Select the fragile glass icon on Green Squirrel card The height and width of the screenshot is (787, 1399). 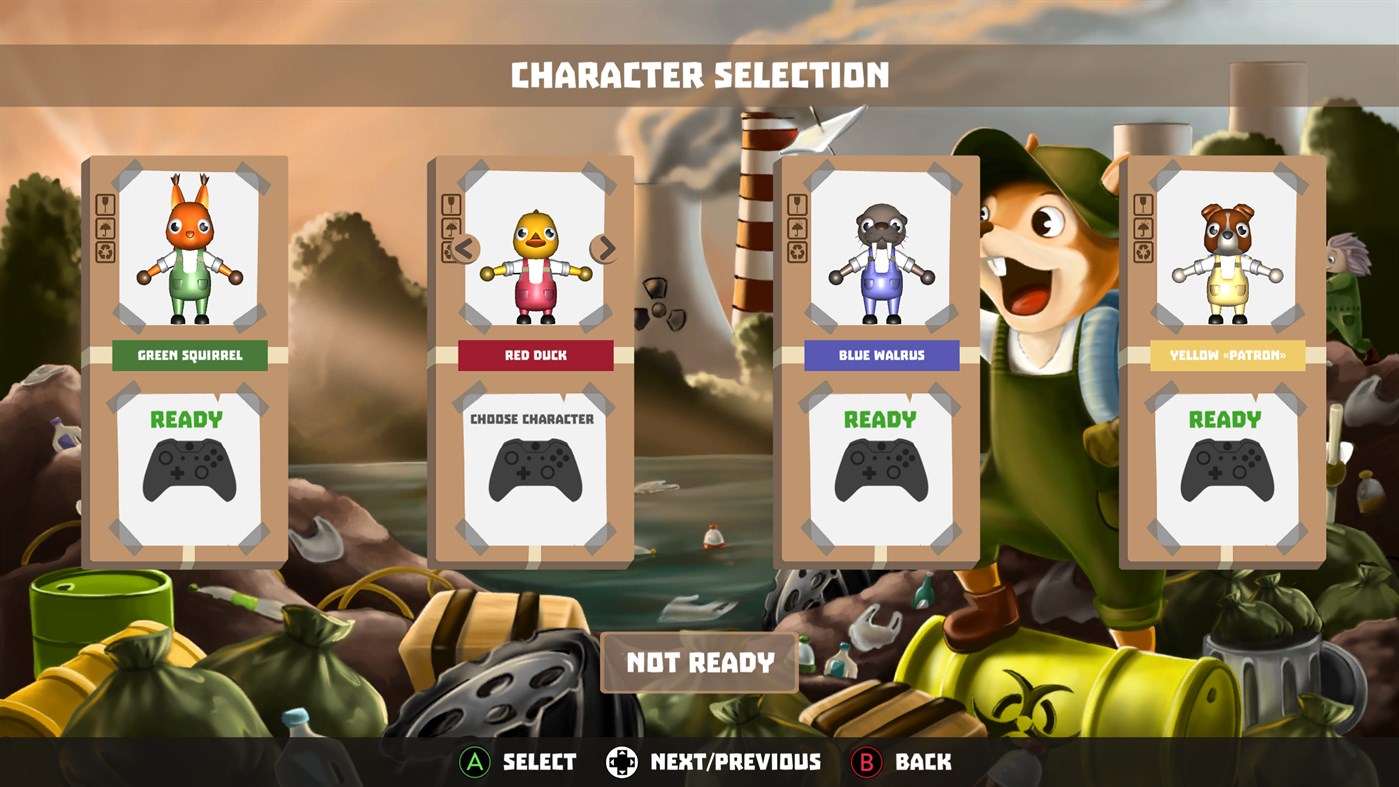106,205
